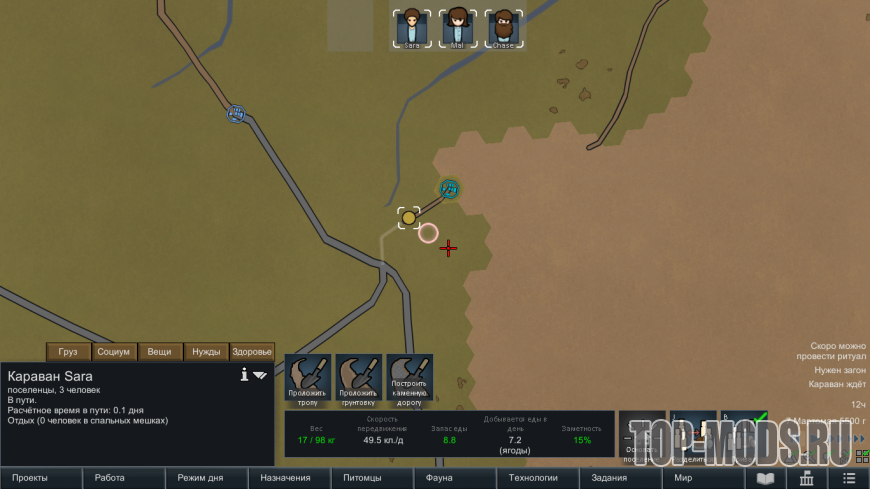Open the Груз caravan tab
This screenshot has height=489, width=870.
[68, 352]
